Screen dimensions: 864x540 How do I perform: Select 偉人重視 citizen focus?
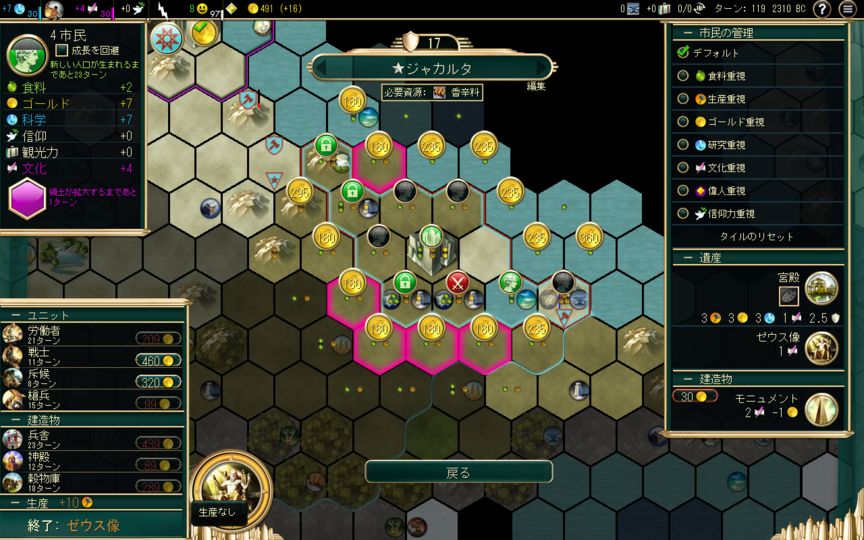[x=683, y=190]
